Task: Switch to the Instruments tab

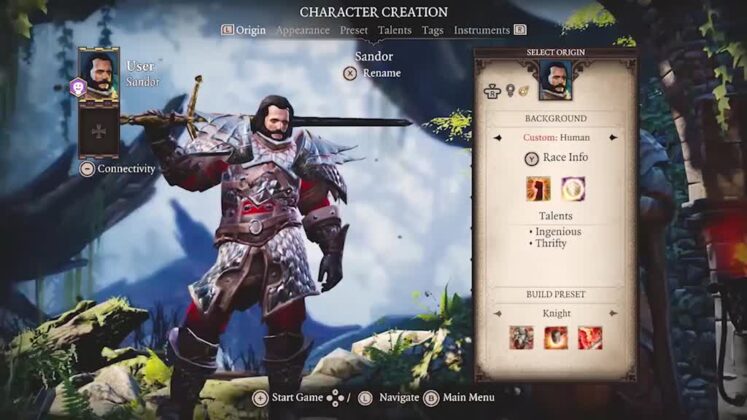Action: coord(482,30)
